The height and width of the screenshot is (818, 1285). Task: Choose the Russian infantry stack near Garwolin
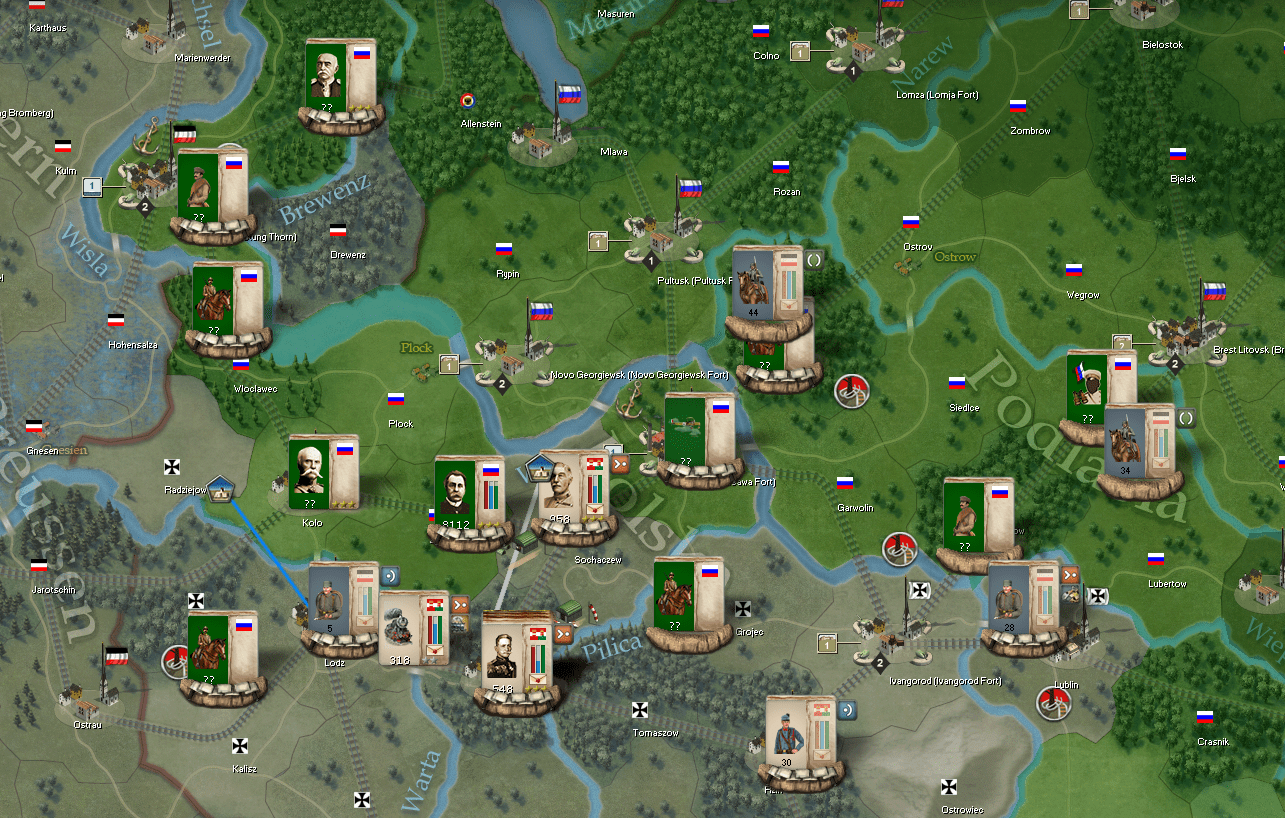pos(978,518)
